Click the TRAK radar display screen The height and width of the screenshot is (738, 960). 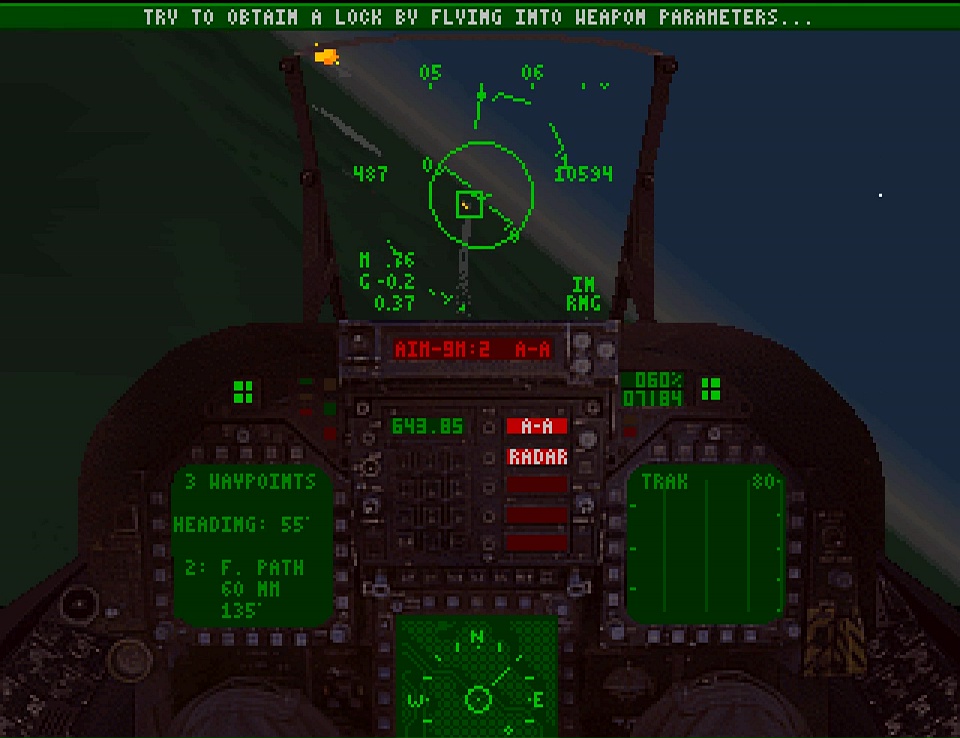point(706,545)
